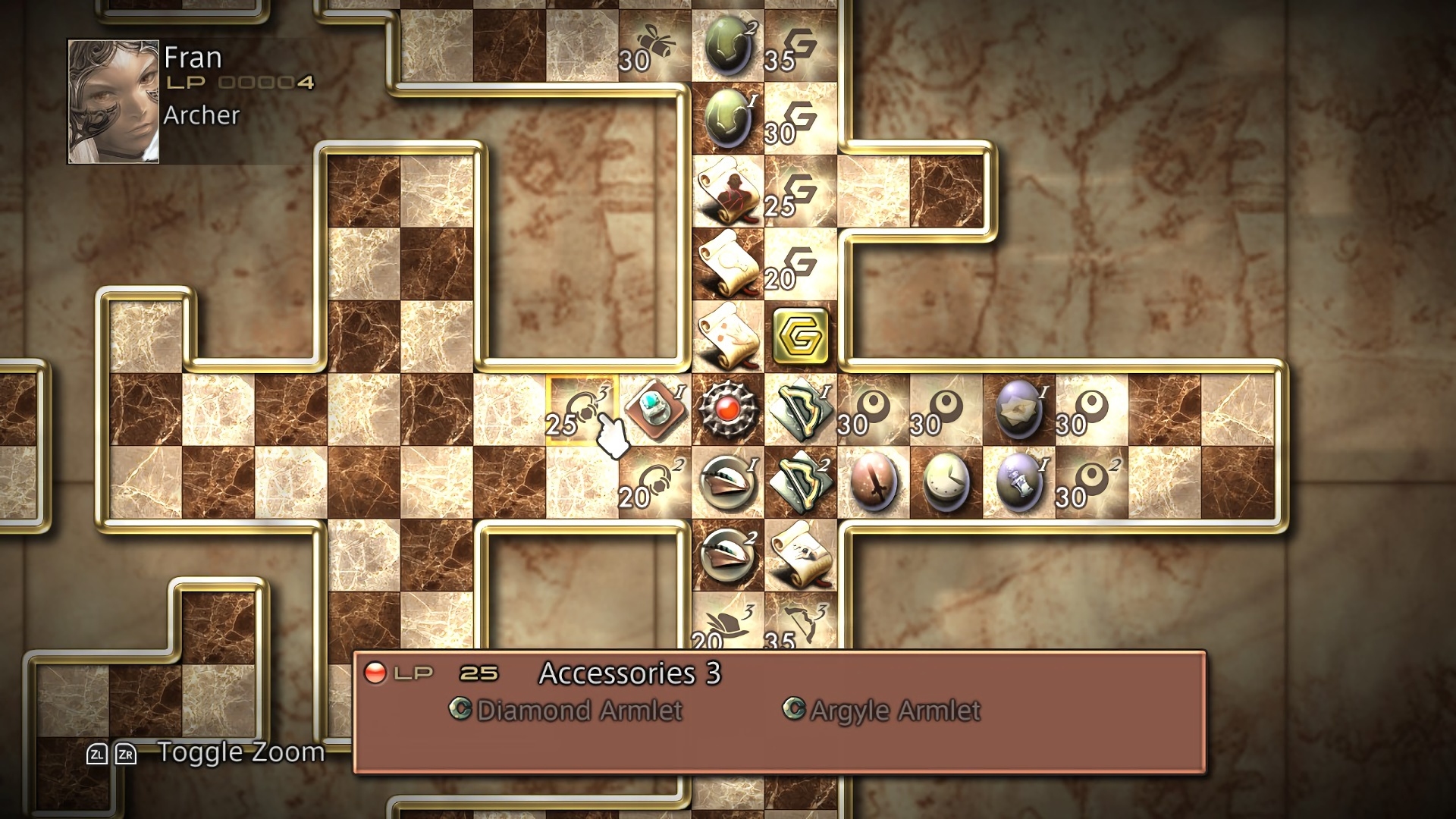The height and width of the screenshot is (819, 1456).
Task: Pick the bow license tile marked 2
Action: coord(800,482)
